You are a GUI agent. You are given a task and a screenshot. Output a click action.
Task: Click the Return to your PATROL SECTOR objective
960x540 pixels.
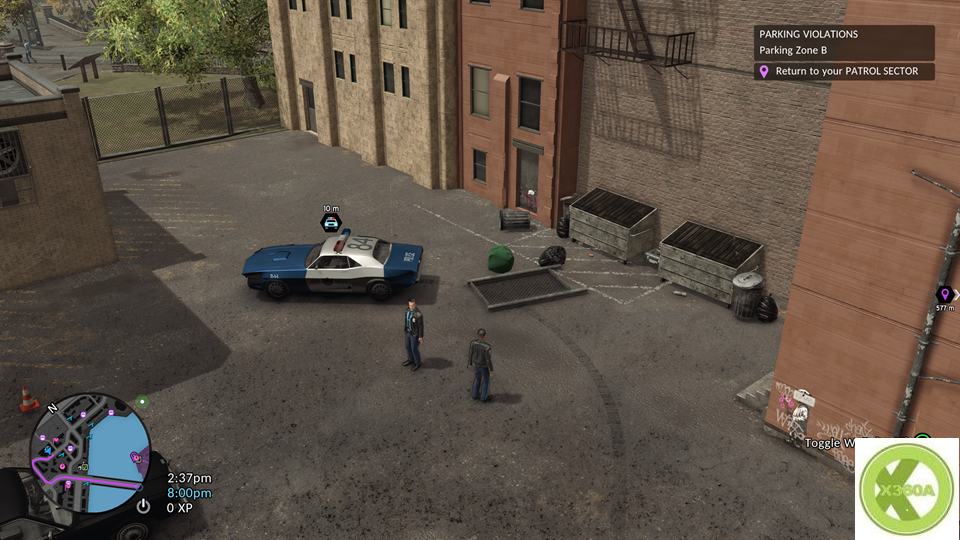pos(845,72)
